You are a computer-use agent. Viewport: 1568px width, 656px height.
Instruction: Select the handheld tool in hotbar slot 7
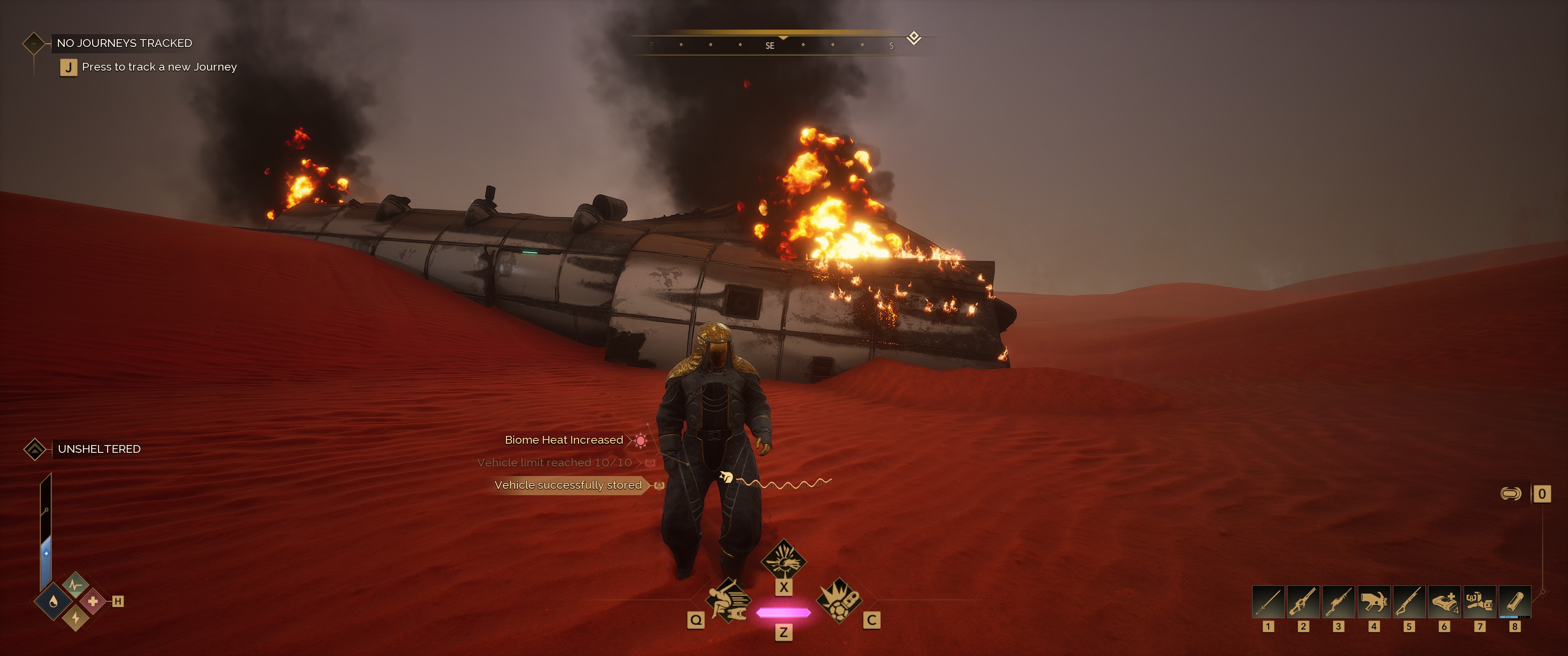click(1479, 602)
